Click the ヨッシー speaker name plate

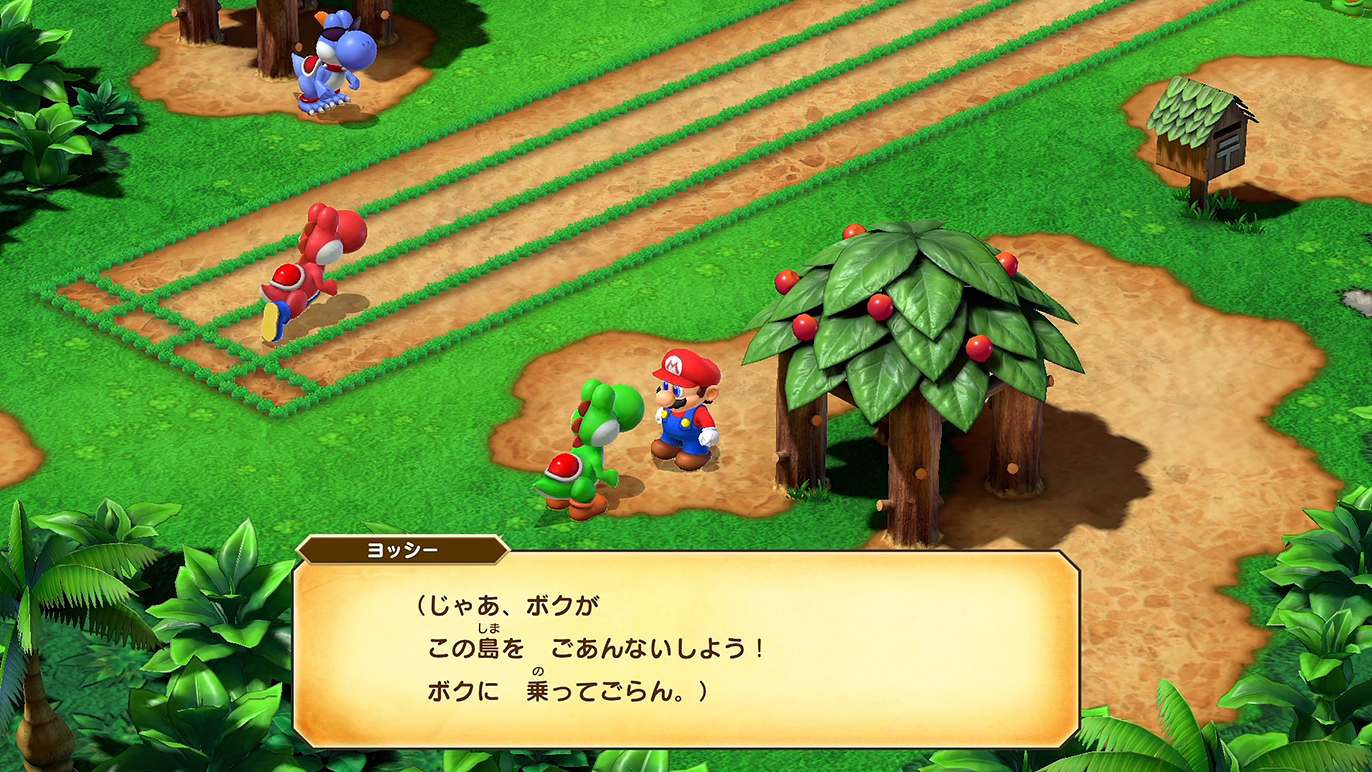tap(400, 547)
